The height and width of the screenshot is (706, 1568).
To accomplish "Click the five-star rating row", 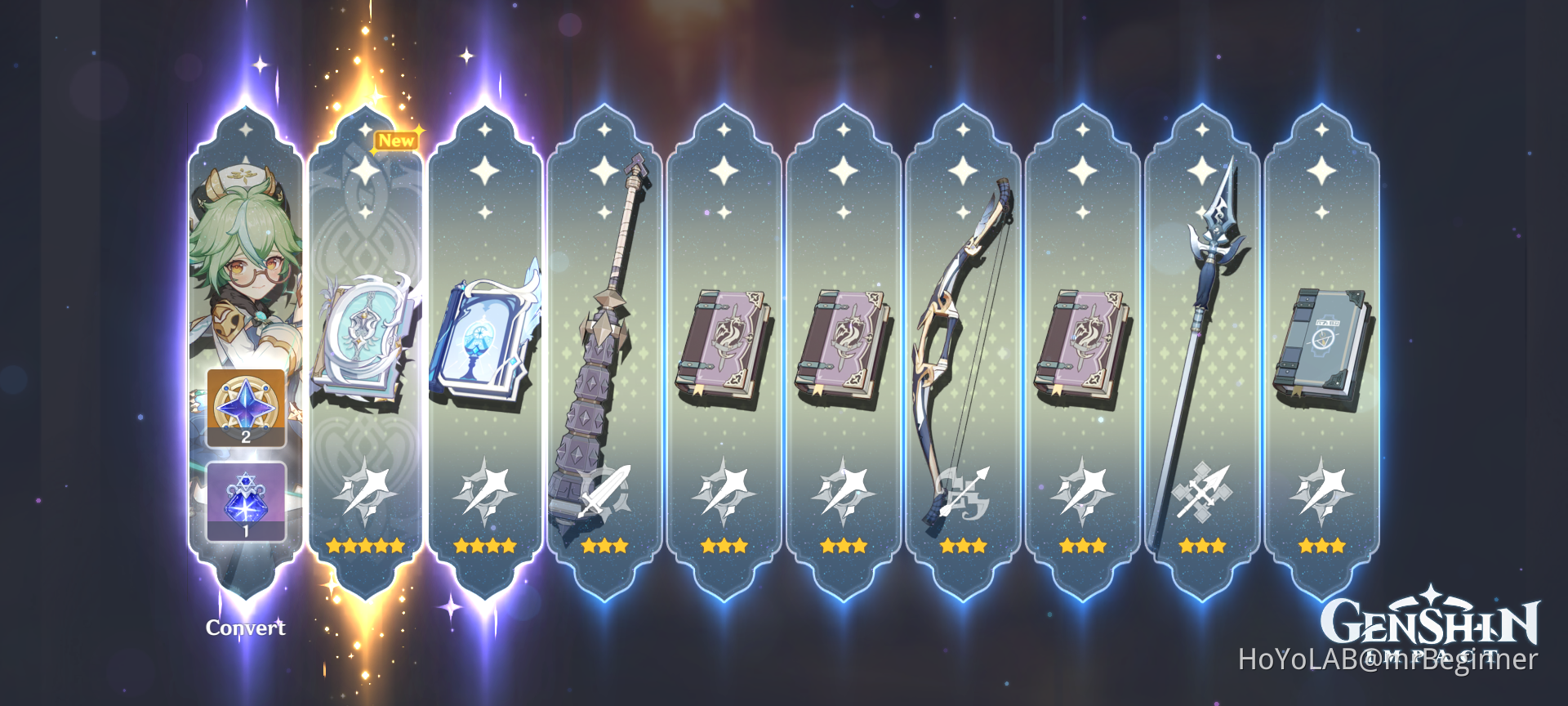I will [364, 546].
